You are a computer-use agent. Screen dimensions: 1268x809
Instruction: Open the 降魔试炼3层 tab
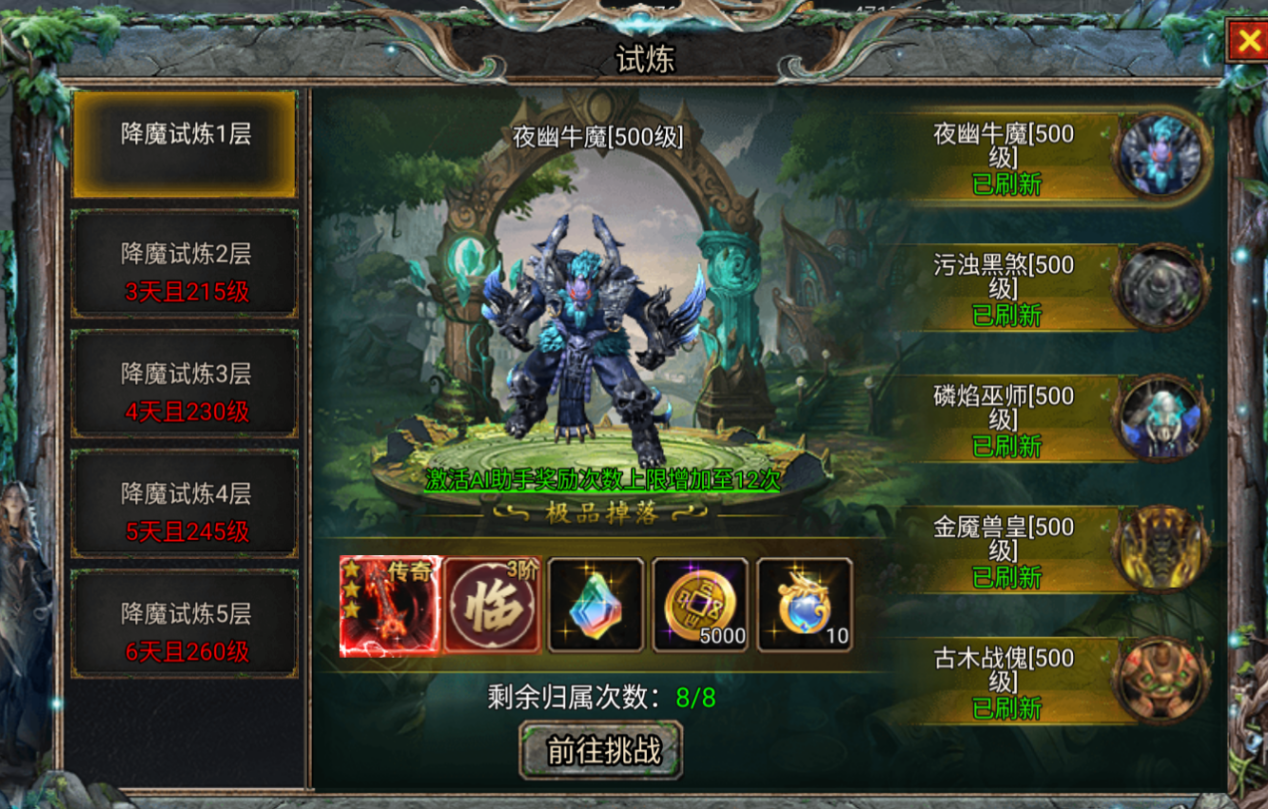185,385
